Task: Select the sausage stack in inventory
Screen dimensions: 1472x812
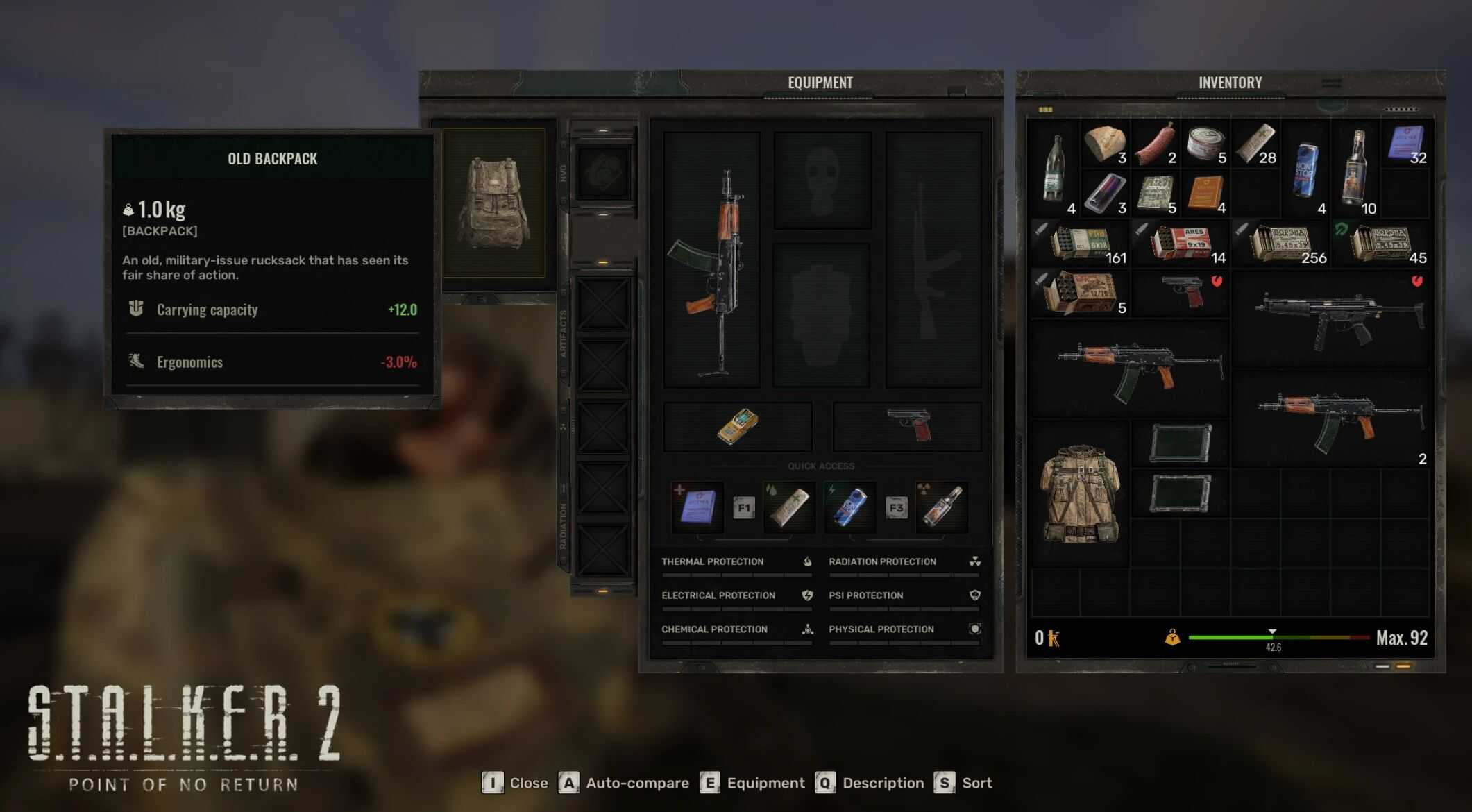Action: [x=1155, y=144]
